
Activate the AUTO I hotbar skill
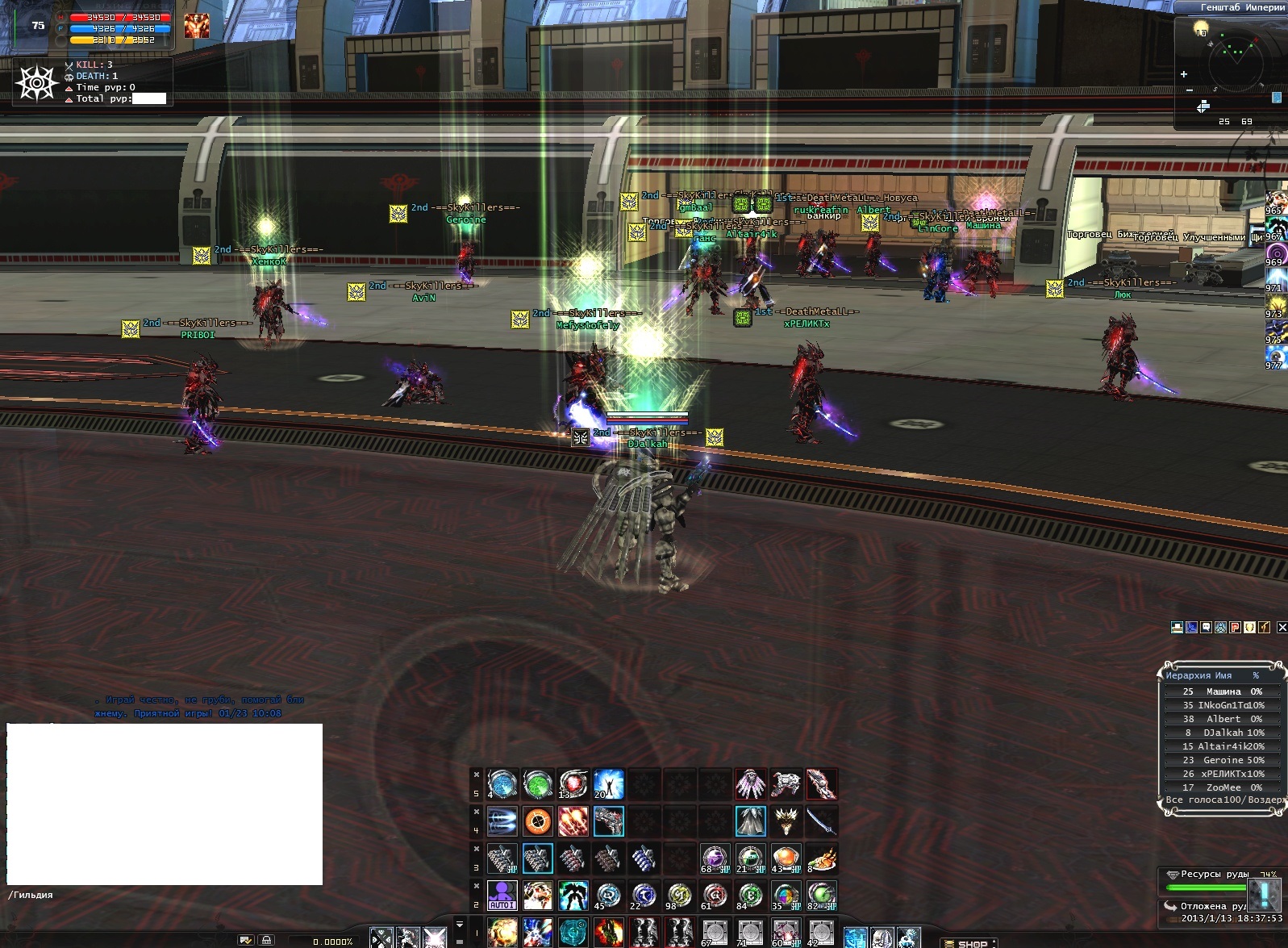(502, 895)
